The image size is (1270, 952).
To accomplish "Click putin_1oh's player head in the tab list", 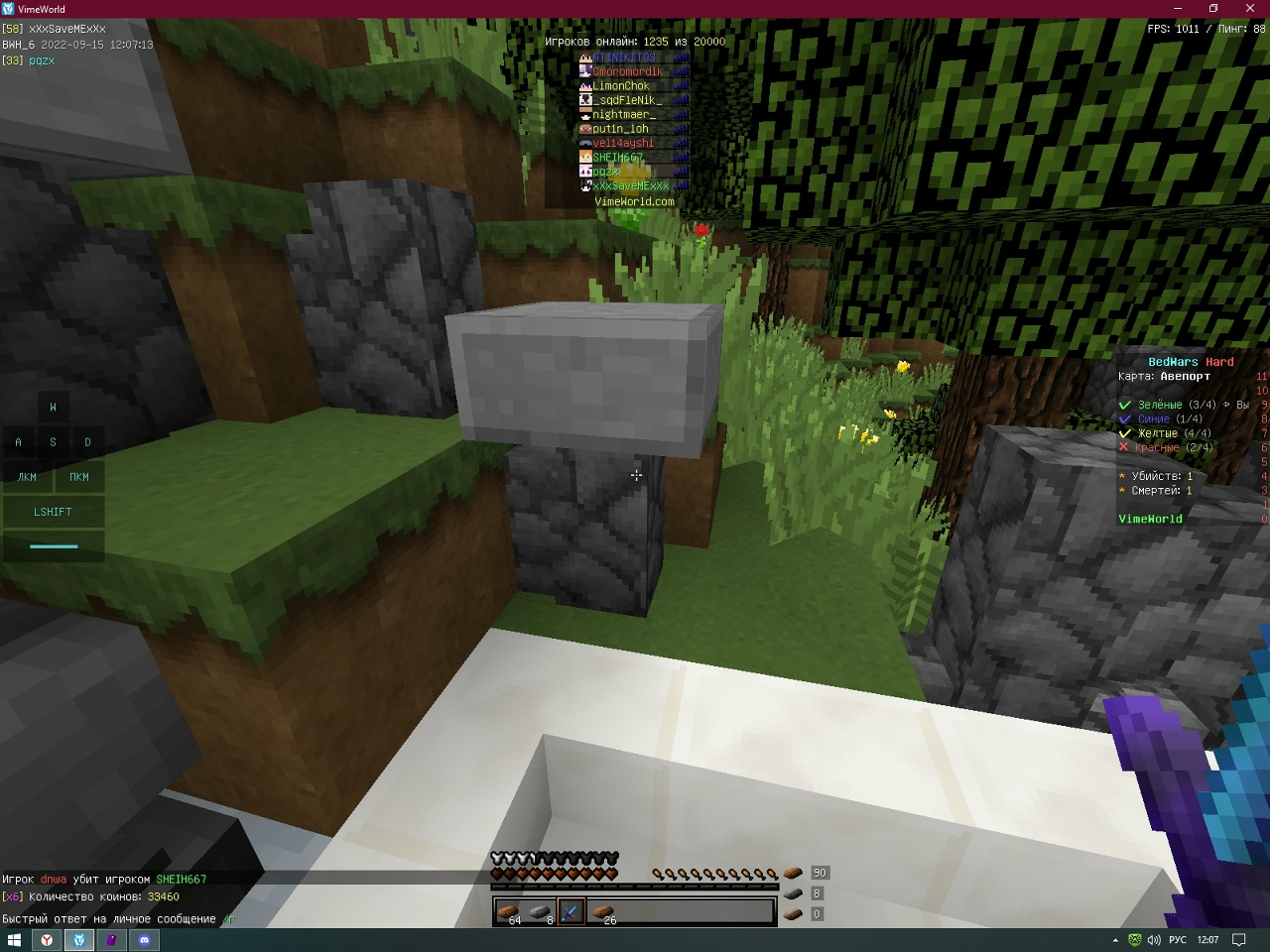I will [584, 128].
